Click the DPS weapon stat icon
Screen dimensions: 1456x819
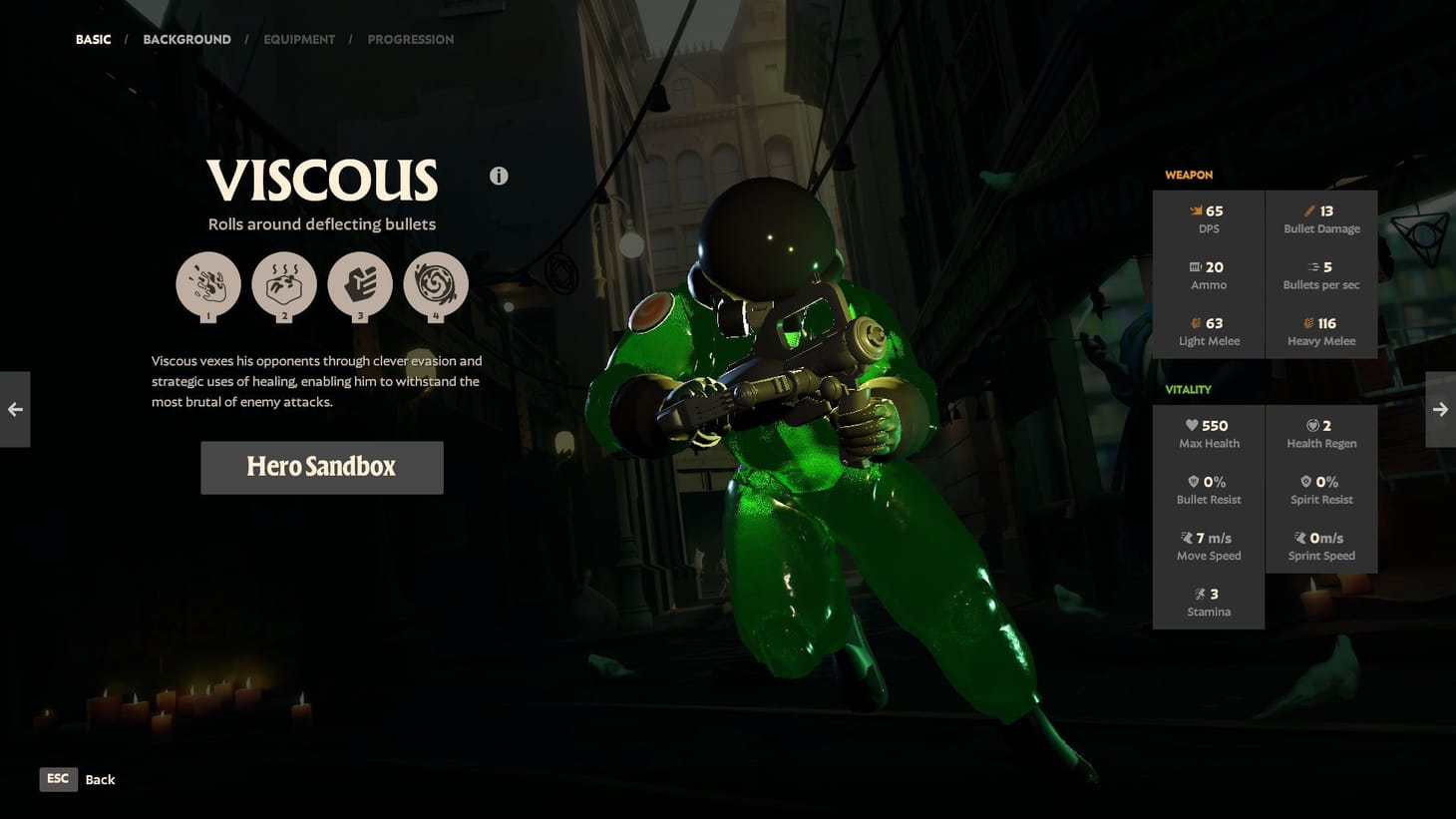[x=1194, y=210]
